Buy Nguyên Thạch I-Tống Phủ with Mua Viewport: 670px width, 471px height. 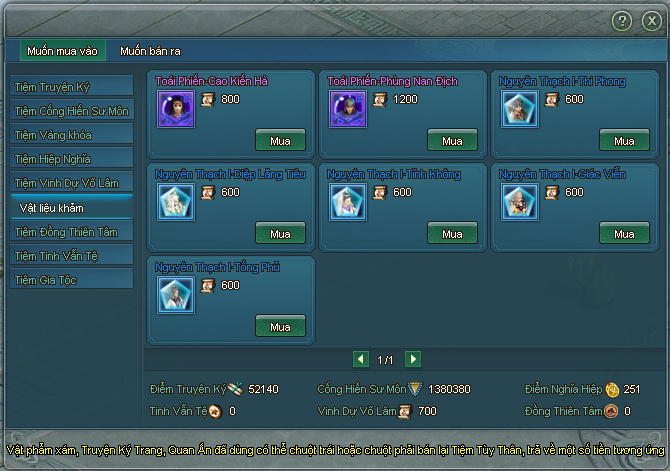(x=280, y=327)
